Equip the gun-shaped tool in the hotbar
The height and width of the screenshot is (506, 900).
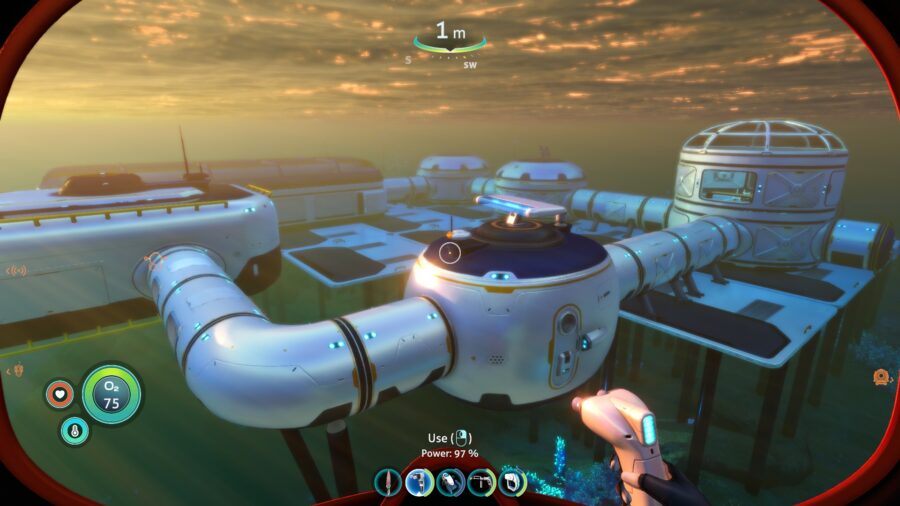pyautogui.click(x=481, y=482)
